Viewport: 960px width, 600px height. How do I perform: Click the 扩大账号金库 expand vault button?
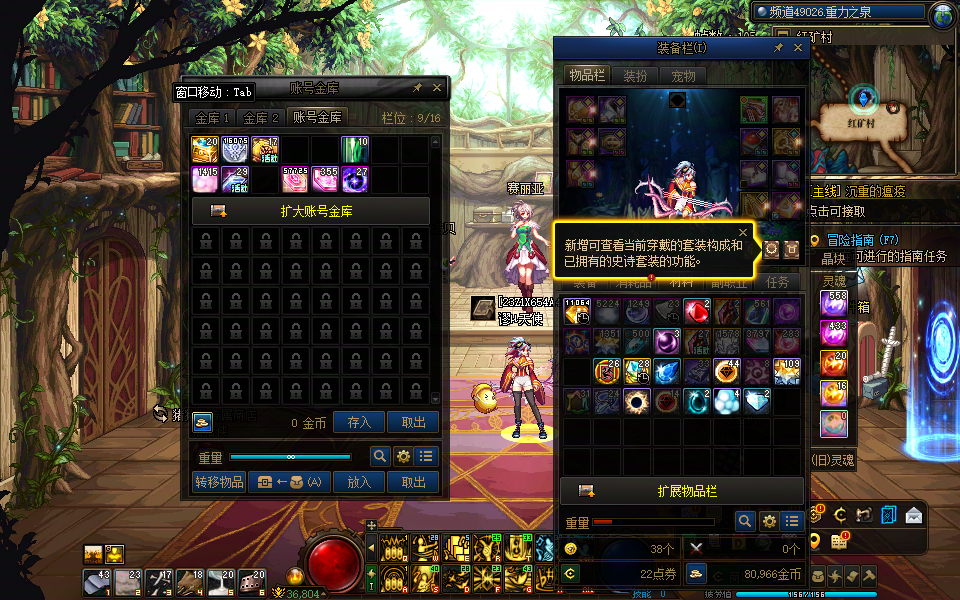311,211
